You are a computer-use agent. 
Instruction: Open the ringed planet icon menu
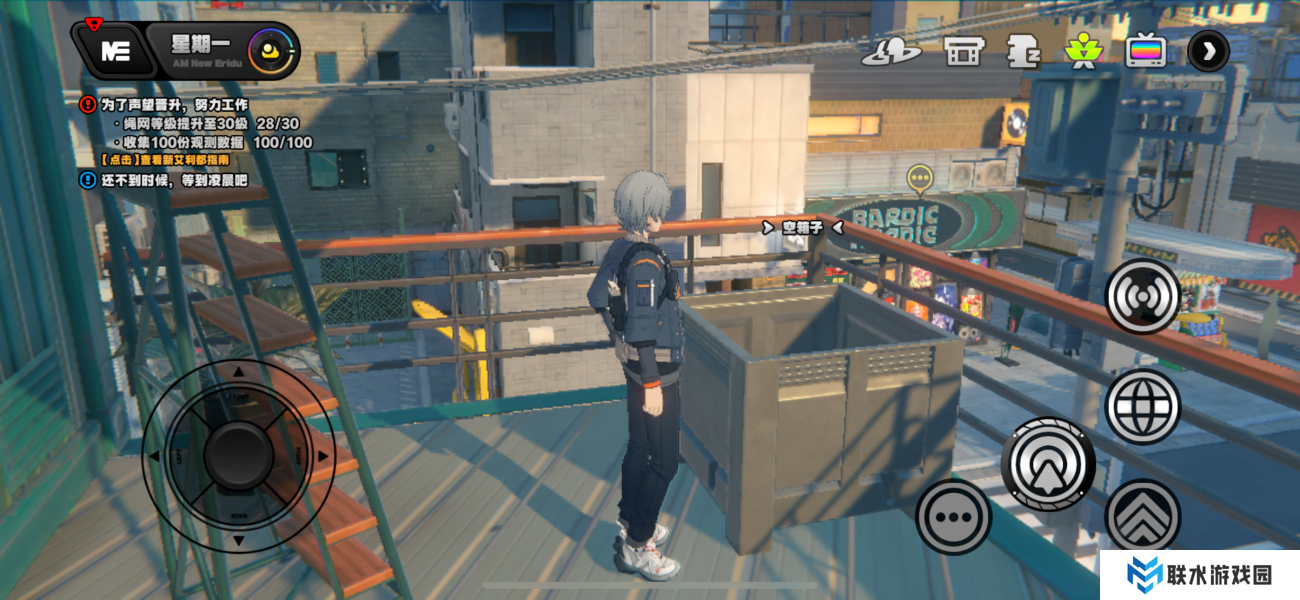(x=890, y=51)
